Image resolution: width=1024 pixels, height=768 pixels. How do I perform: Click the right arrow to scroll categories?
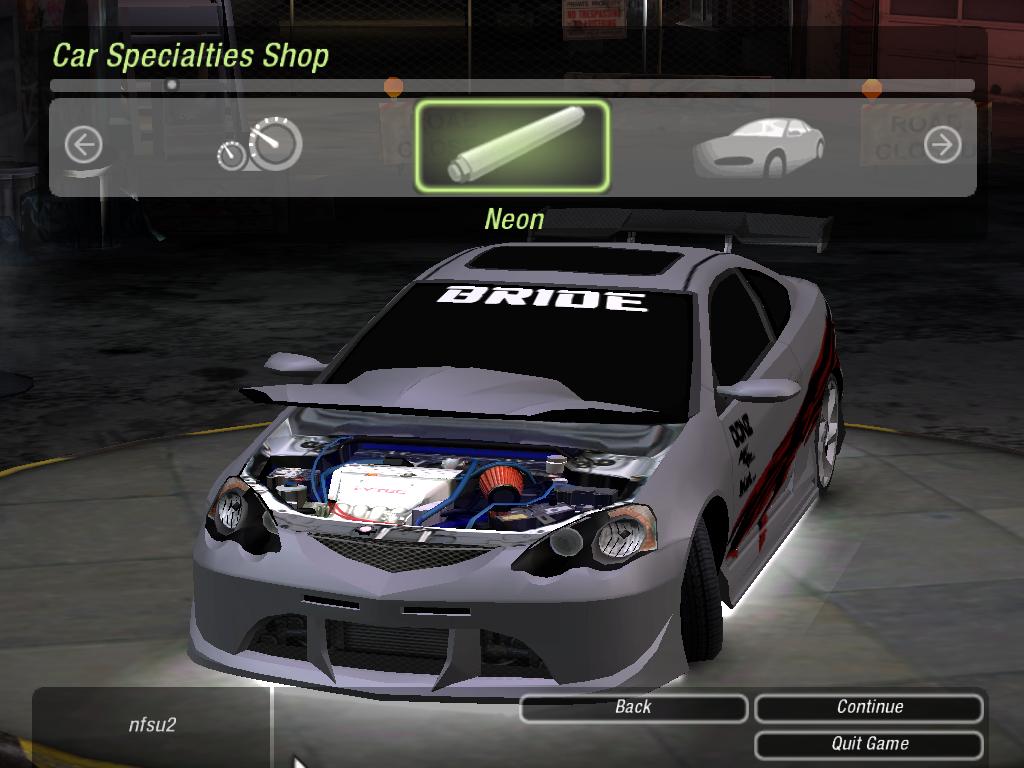tap(942, 146)
